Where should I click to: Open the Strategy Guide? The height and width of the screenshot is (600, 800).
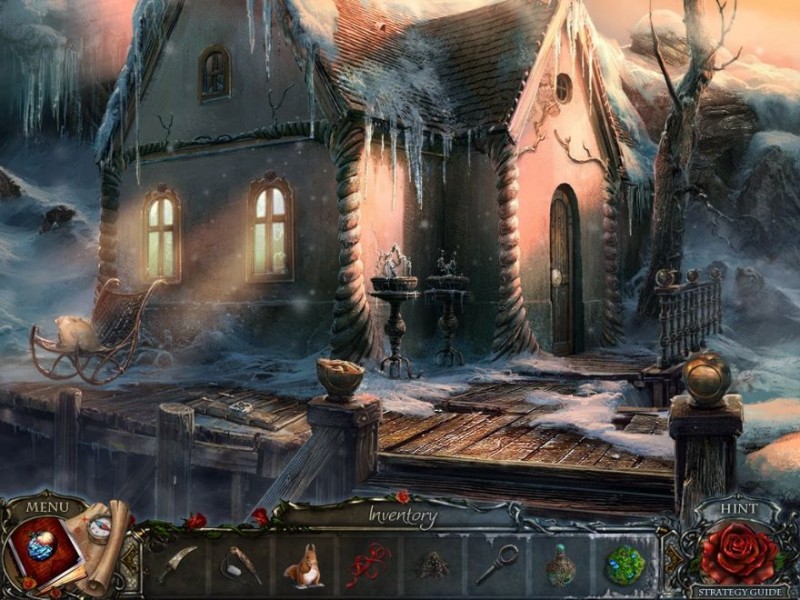coord(739,591)
